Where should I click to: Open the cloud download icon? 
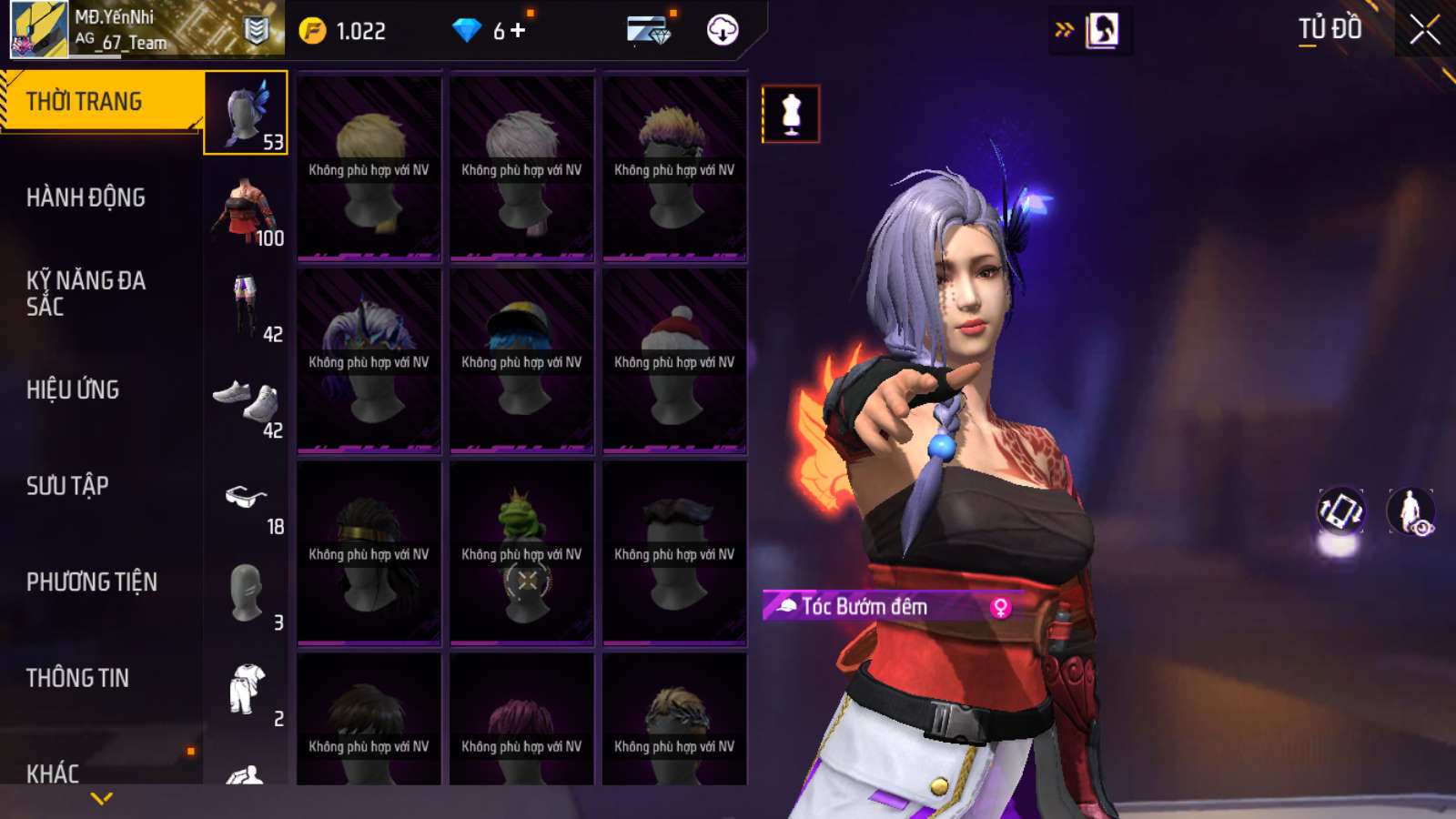click(723, 30)
